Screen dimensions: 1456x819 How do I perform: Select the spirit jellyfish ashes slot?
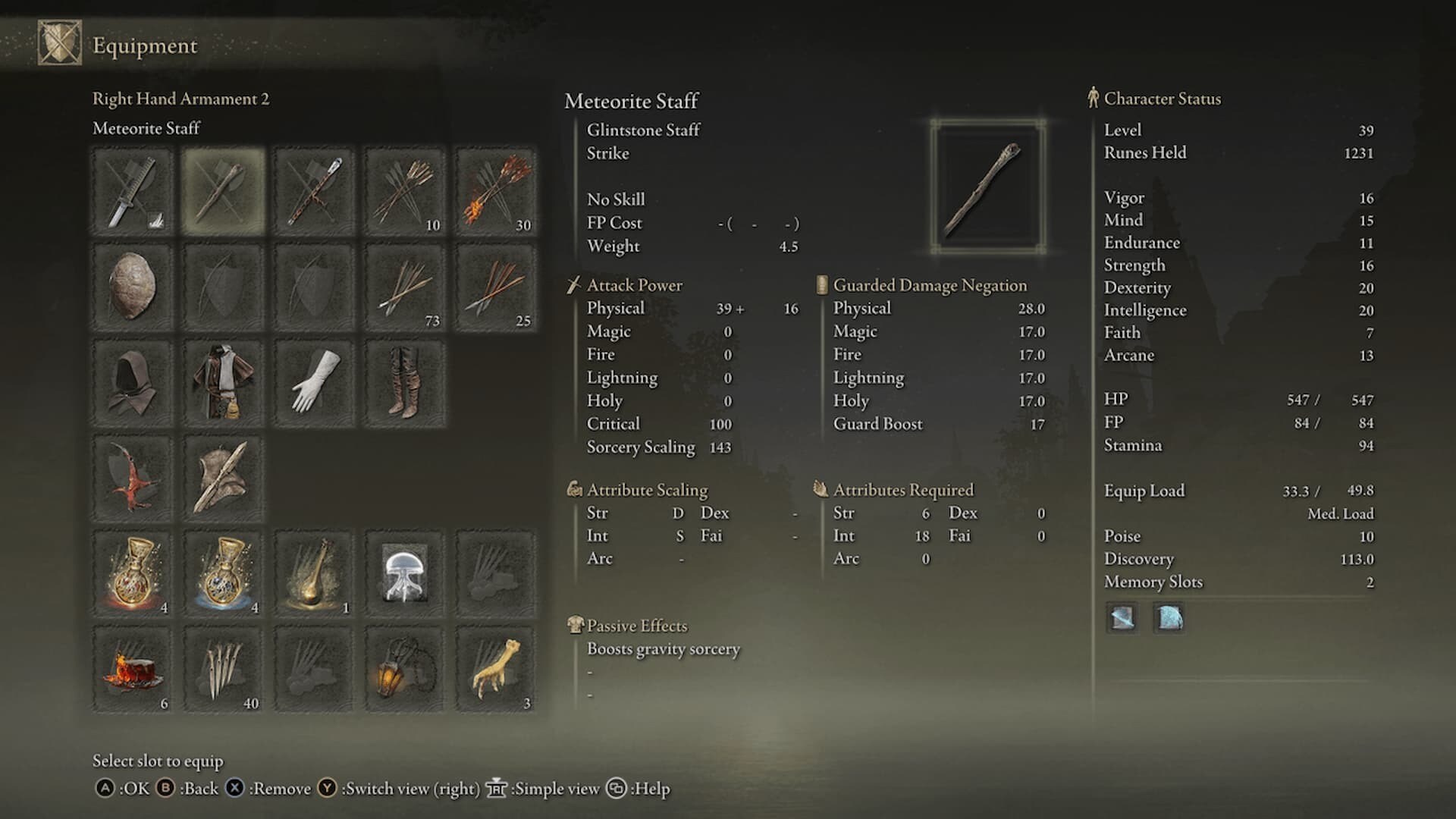[405, 574]
